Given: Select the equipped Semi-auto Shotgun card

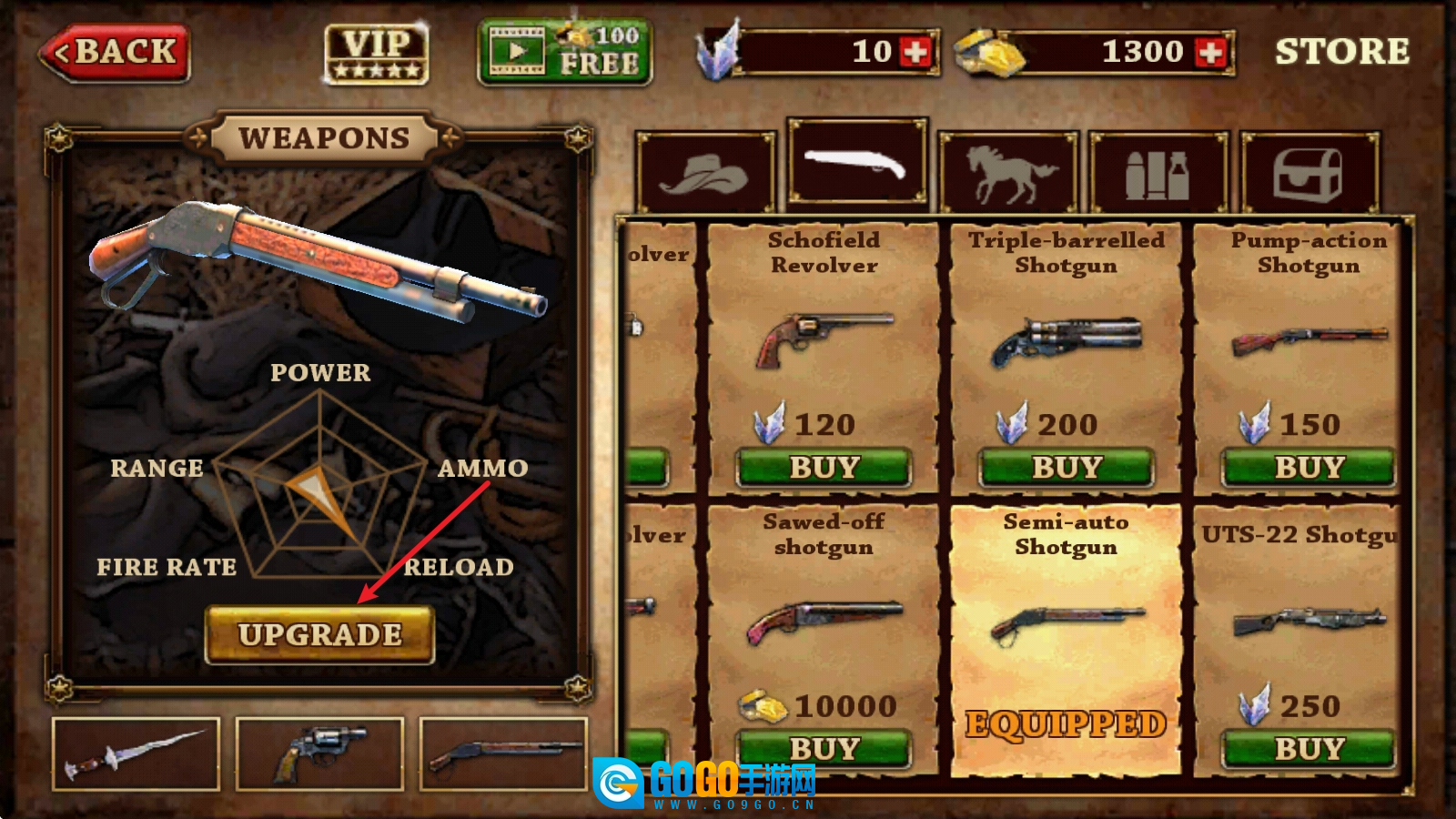Looking at the screenshot, I should [x=1066, y=637].
